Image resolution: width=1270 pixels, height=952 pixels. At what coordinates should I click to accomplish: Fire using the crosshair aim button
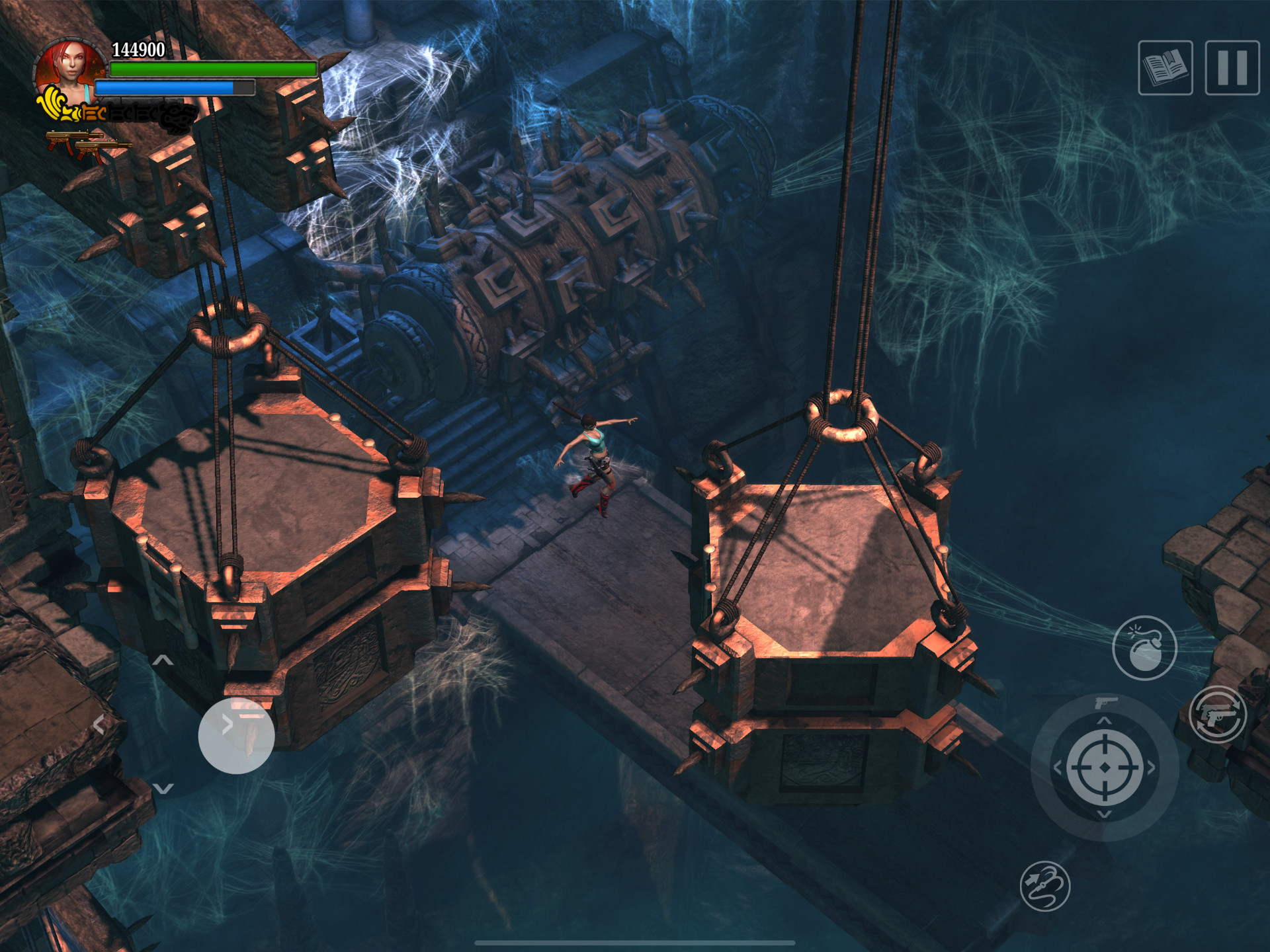point(1105,768)
